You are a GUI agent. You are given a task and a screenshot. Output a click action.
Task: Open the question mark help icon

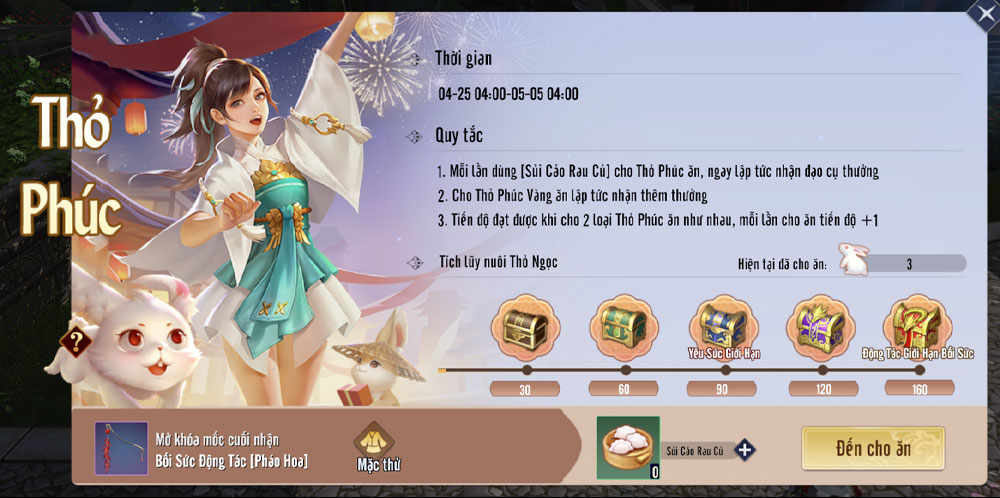point(75,341)
